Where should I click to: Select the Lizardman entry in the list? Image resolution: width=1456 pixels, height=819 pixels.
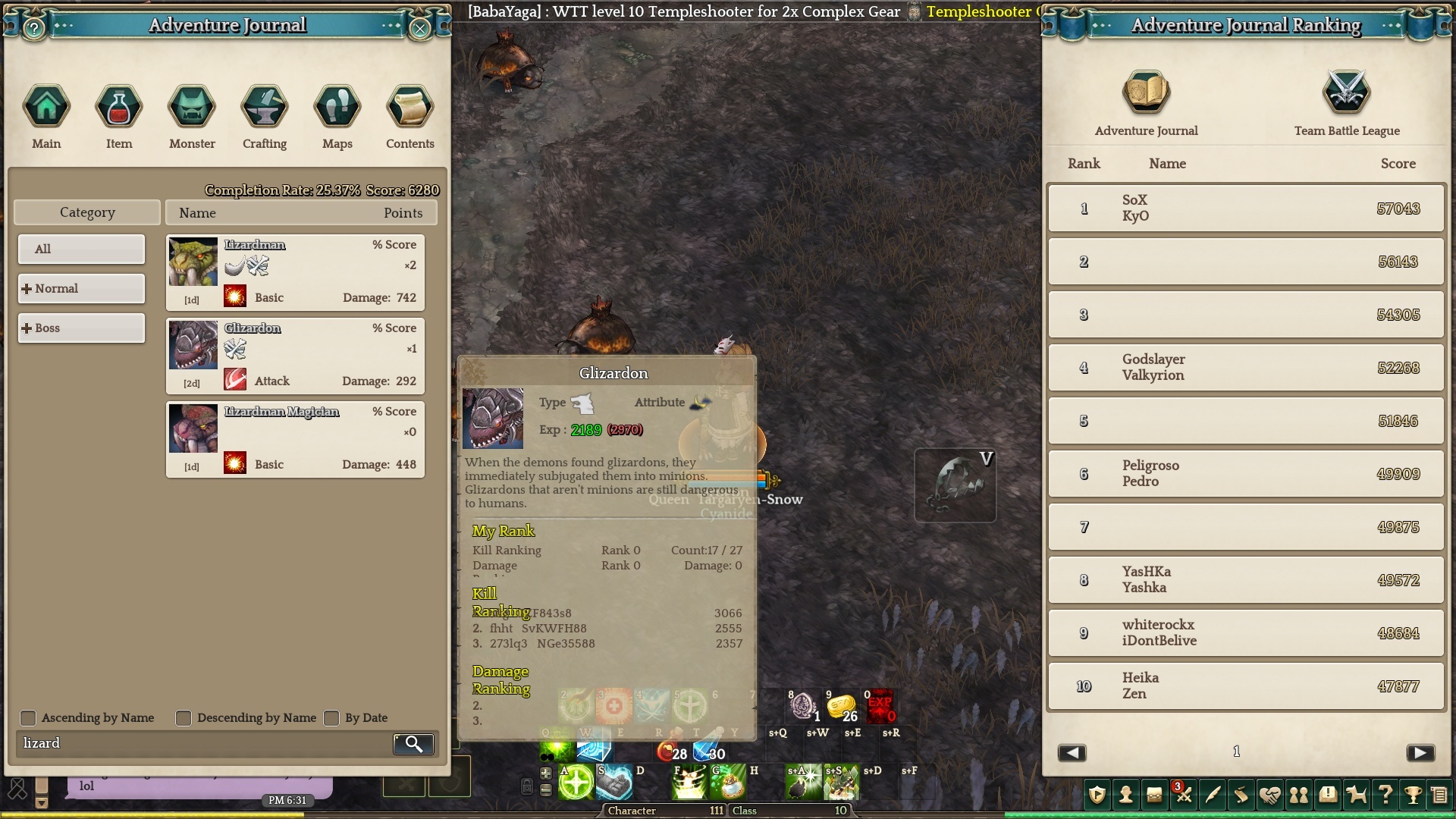click(x=295, y=272)
